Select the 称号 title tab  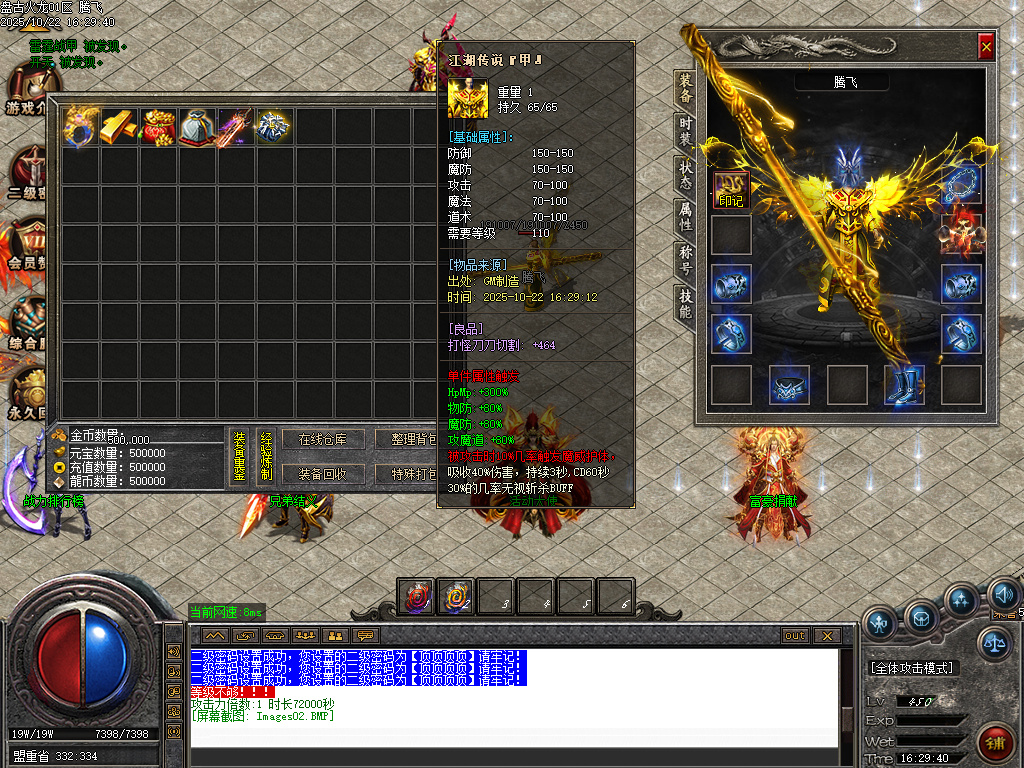tap(685, 260)
